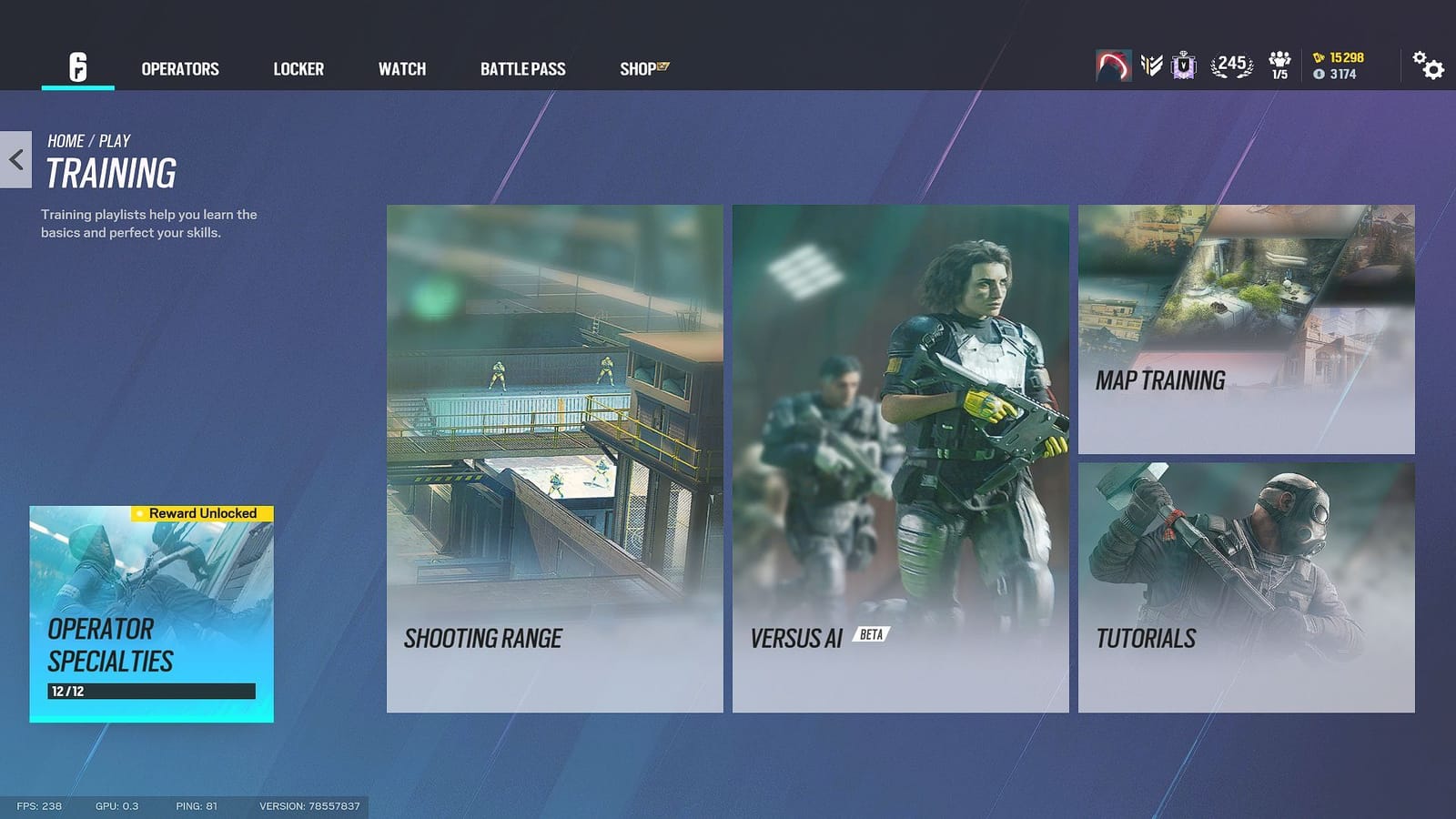Open the purple ranked tier badge
1456x819 pixels.
1181,66
